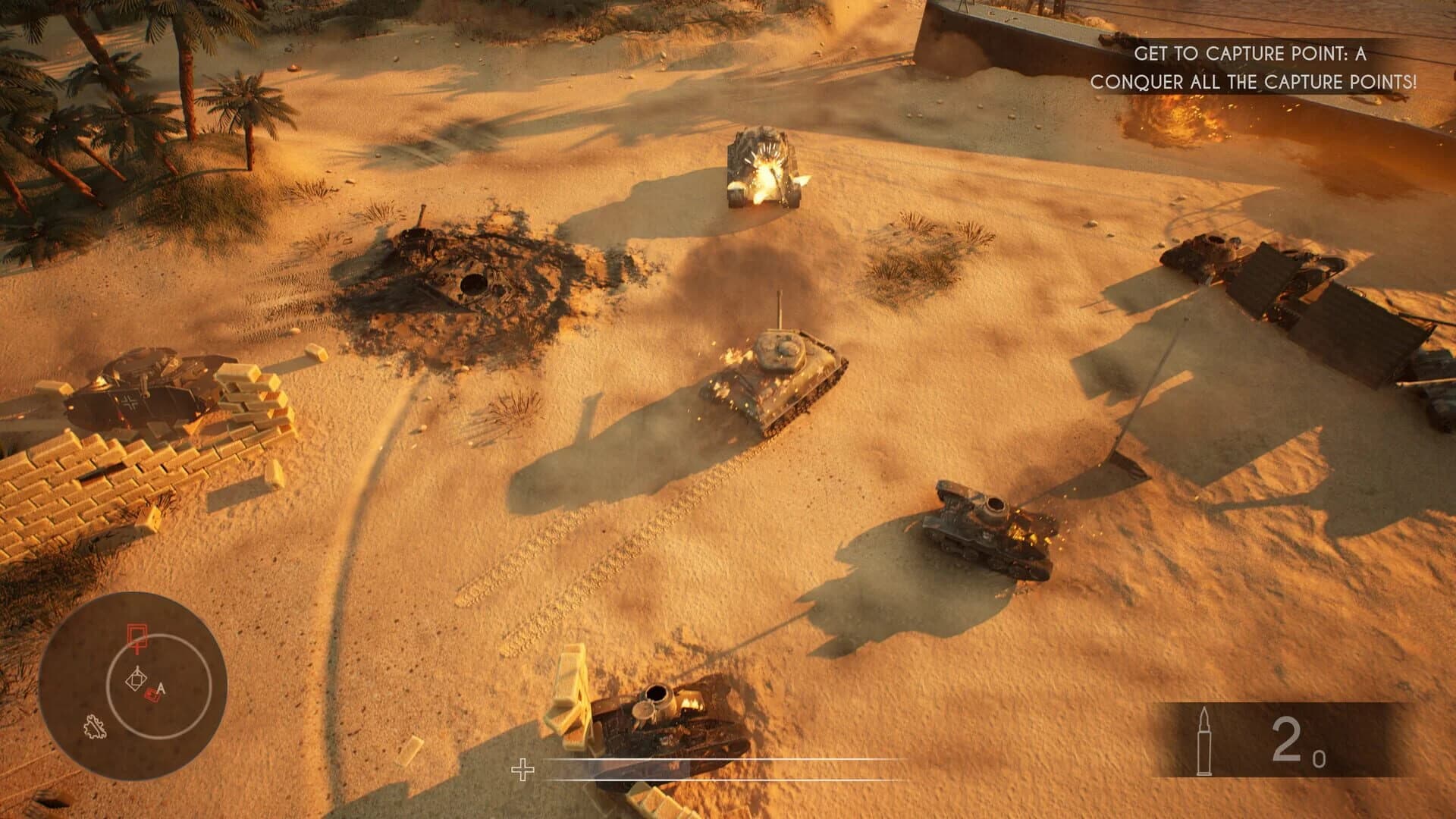Select the red enemy square marker on minimap
The width and height of the screenshot is (1456, 819).
pyautogui.click(x=152, y=695)
